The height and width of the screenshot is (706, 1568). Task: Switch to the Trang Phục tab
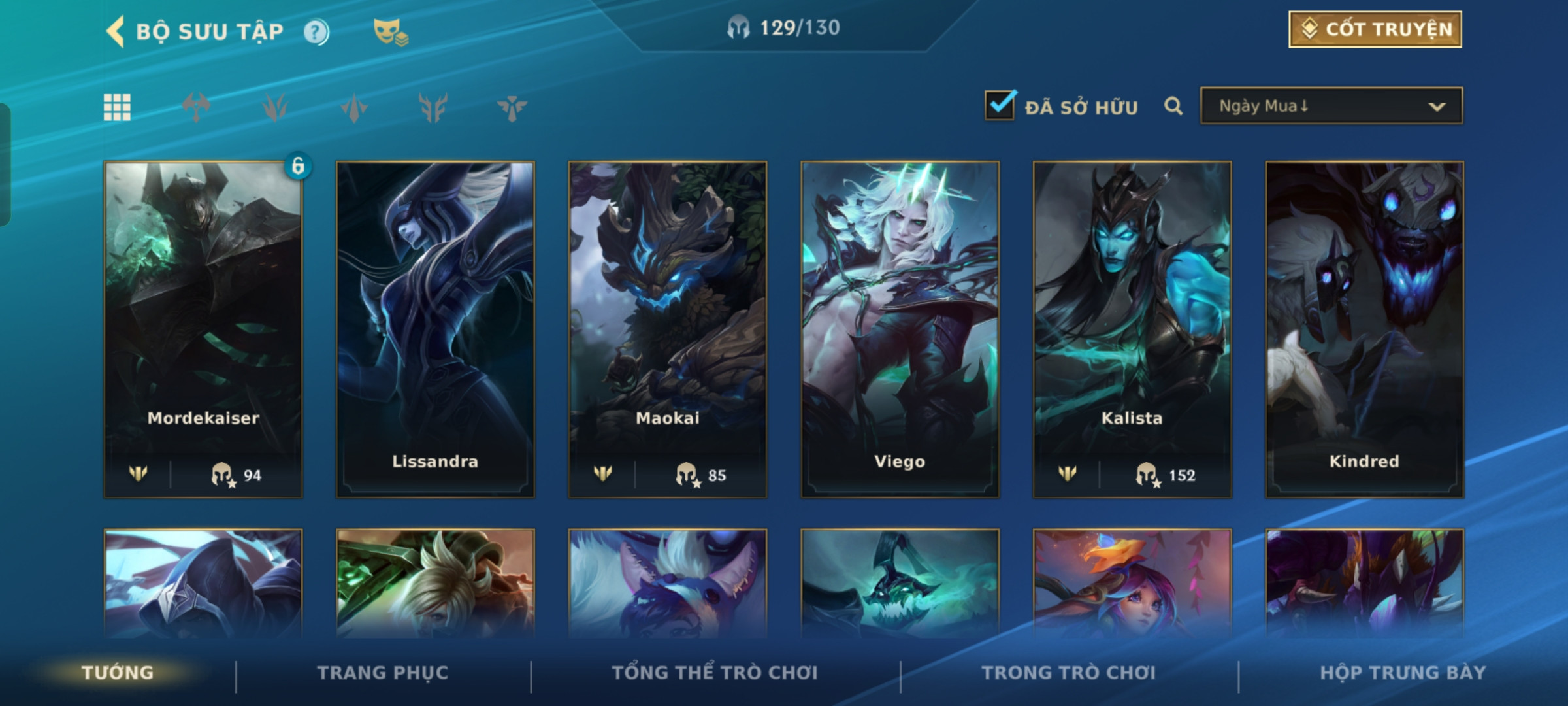pos(383,673)
